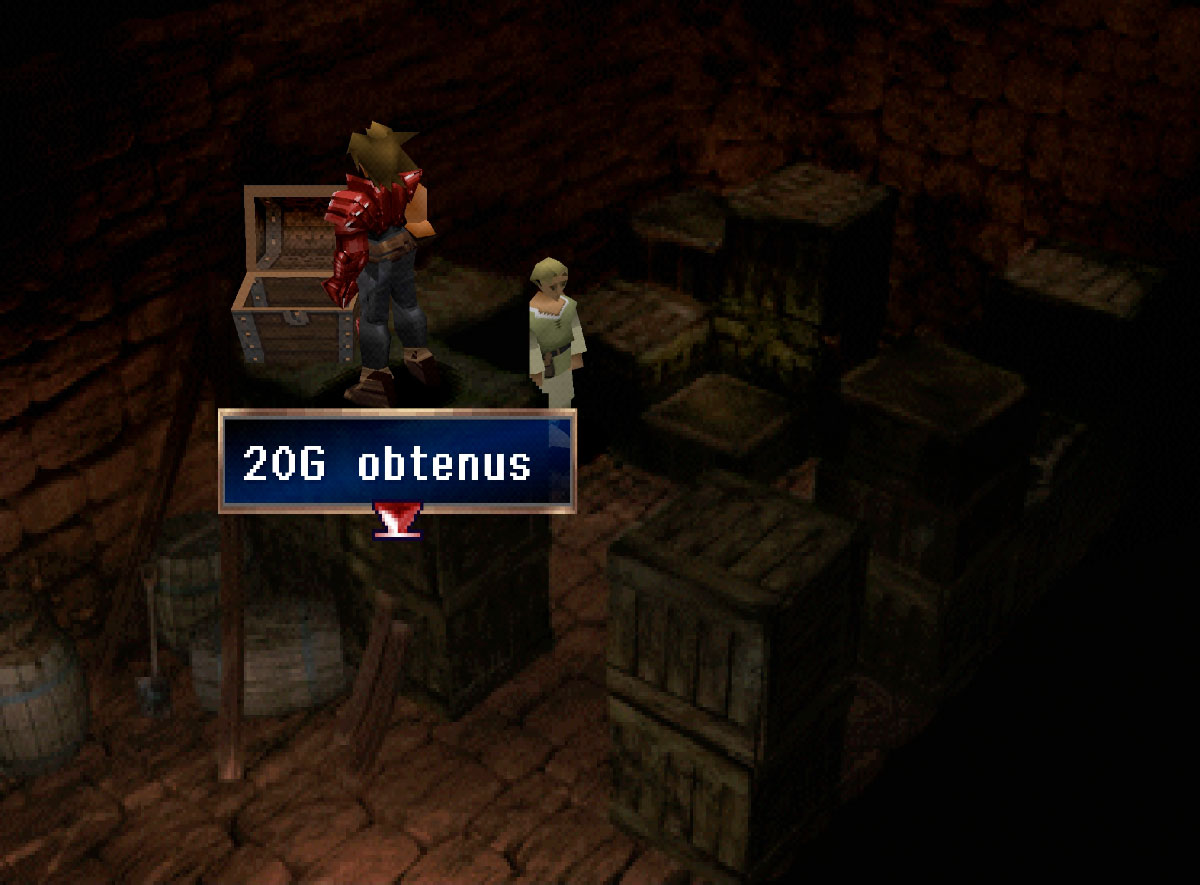Dismiss the "20G obtenus" message box
1200x885 pixels.
pos(397,461)
